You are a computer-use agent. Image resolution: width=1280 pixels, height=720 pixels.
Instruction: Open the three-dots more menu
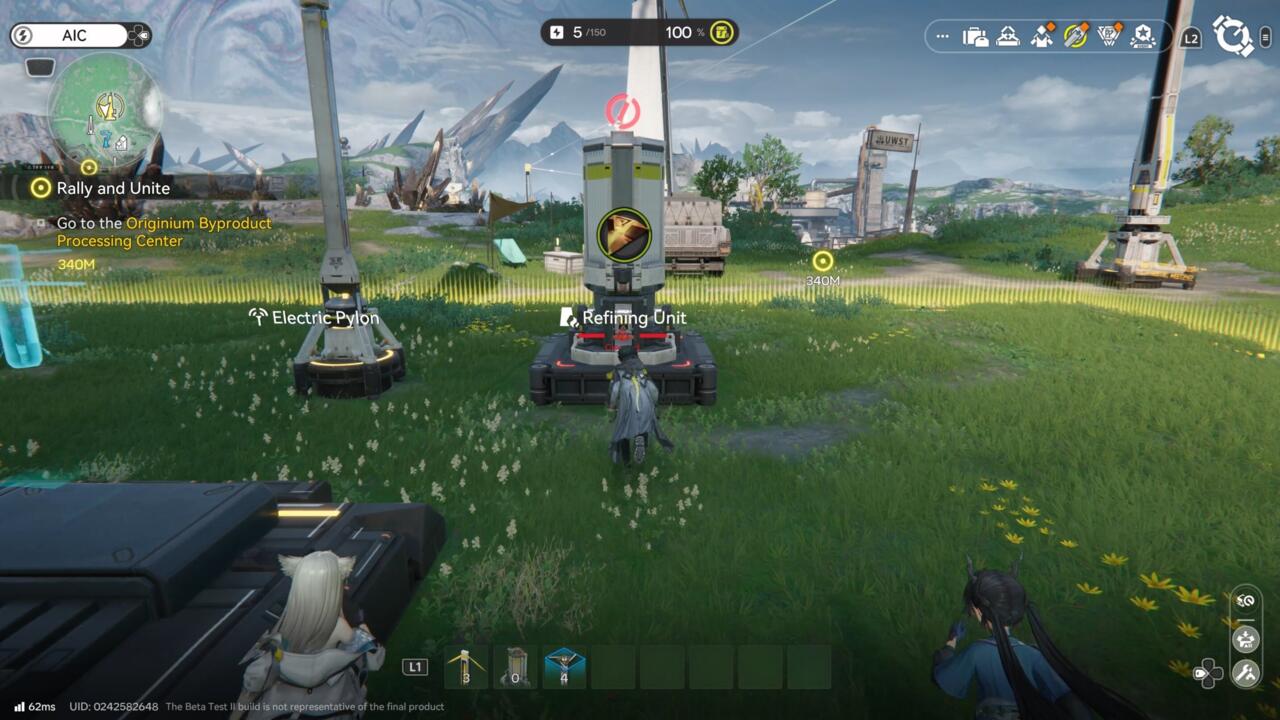click(942, 37)
